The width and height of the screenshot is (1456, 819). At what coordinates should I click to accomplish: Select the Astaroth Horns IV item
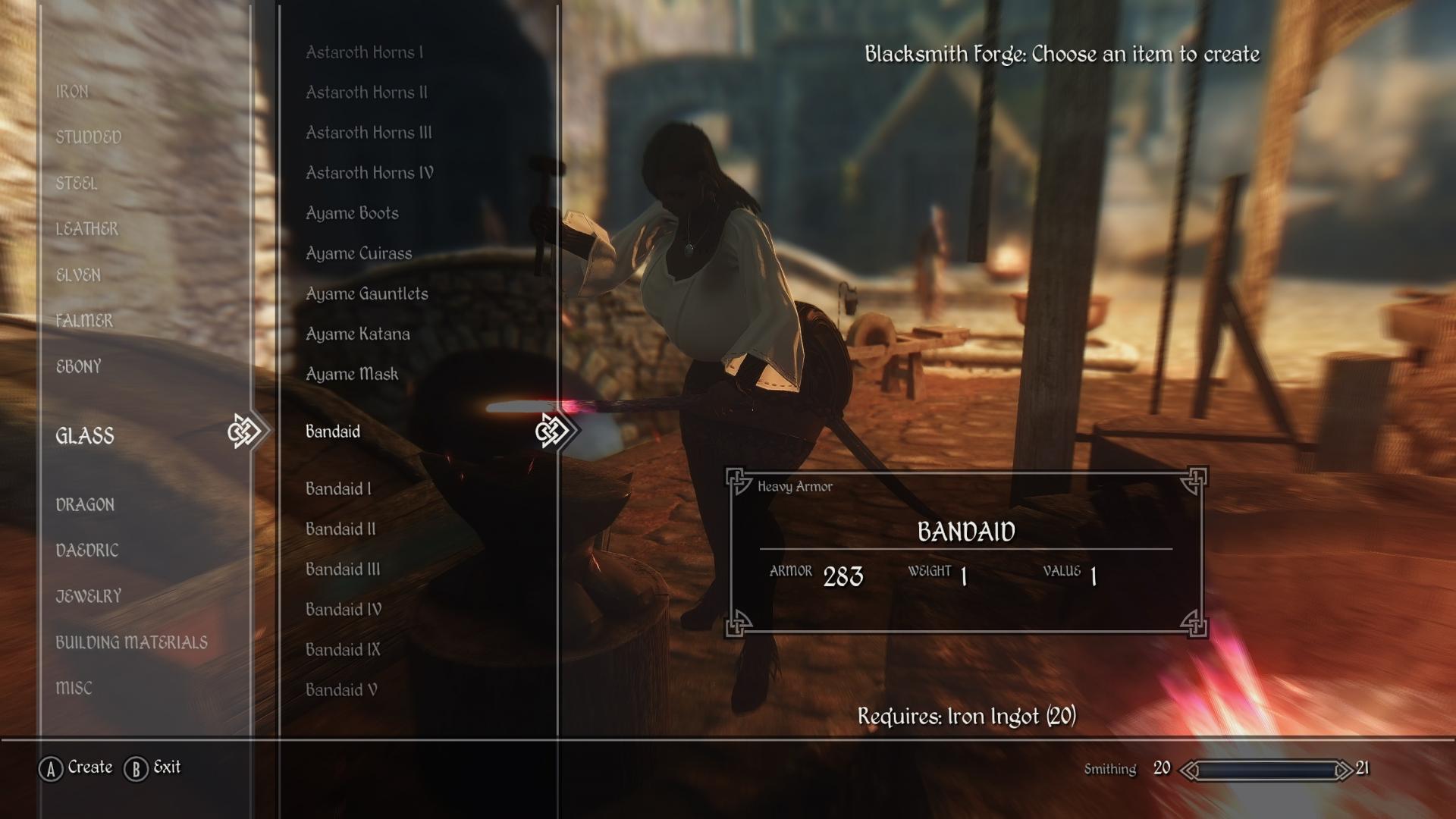[x=370, y=173]
